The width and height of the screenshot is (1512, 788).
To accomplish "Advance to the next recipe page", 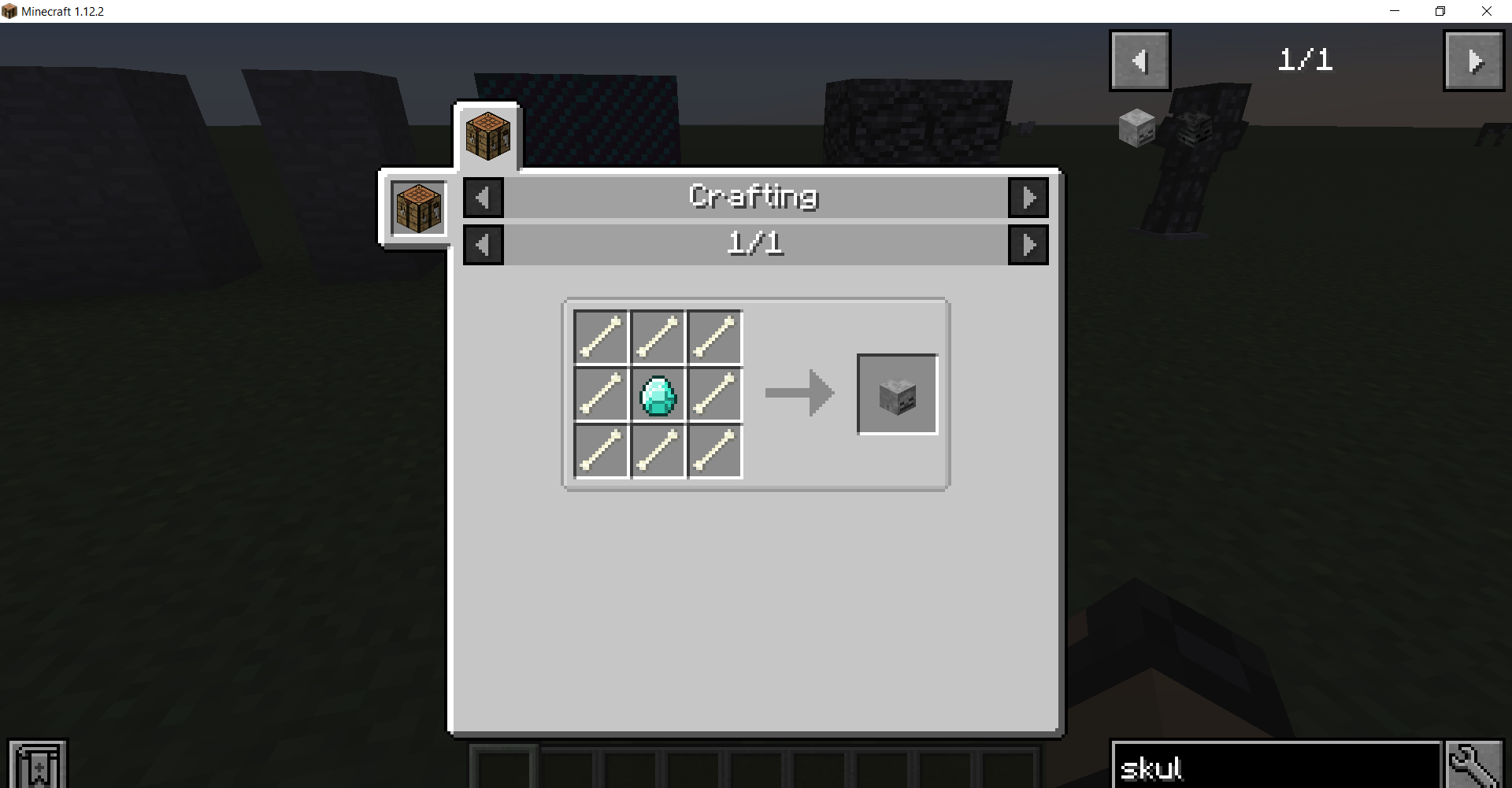I will tap(1028, 245).
